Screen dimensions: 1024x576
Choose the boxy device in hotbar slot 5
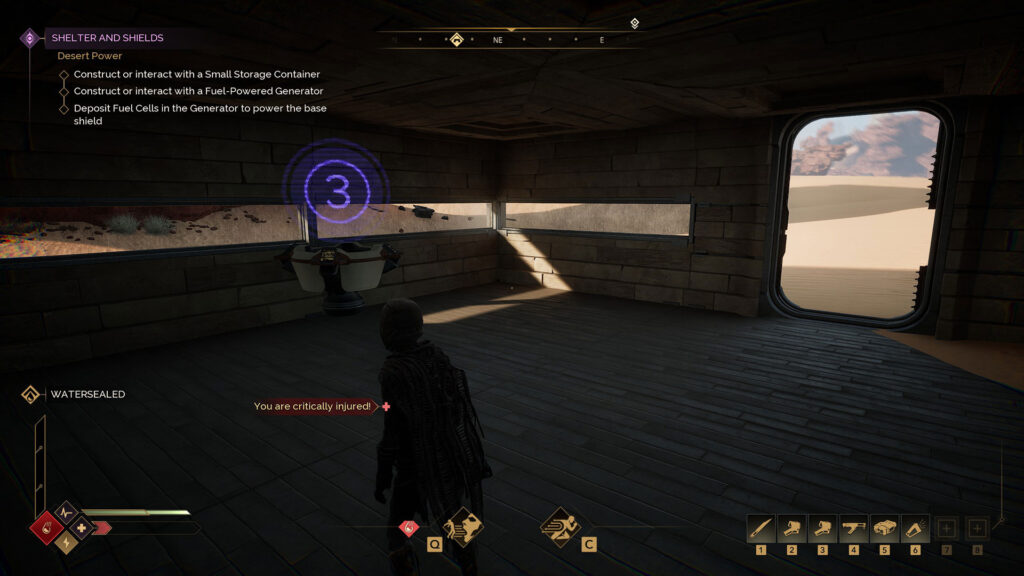(884, 527)
